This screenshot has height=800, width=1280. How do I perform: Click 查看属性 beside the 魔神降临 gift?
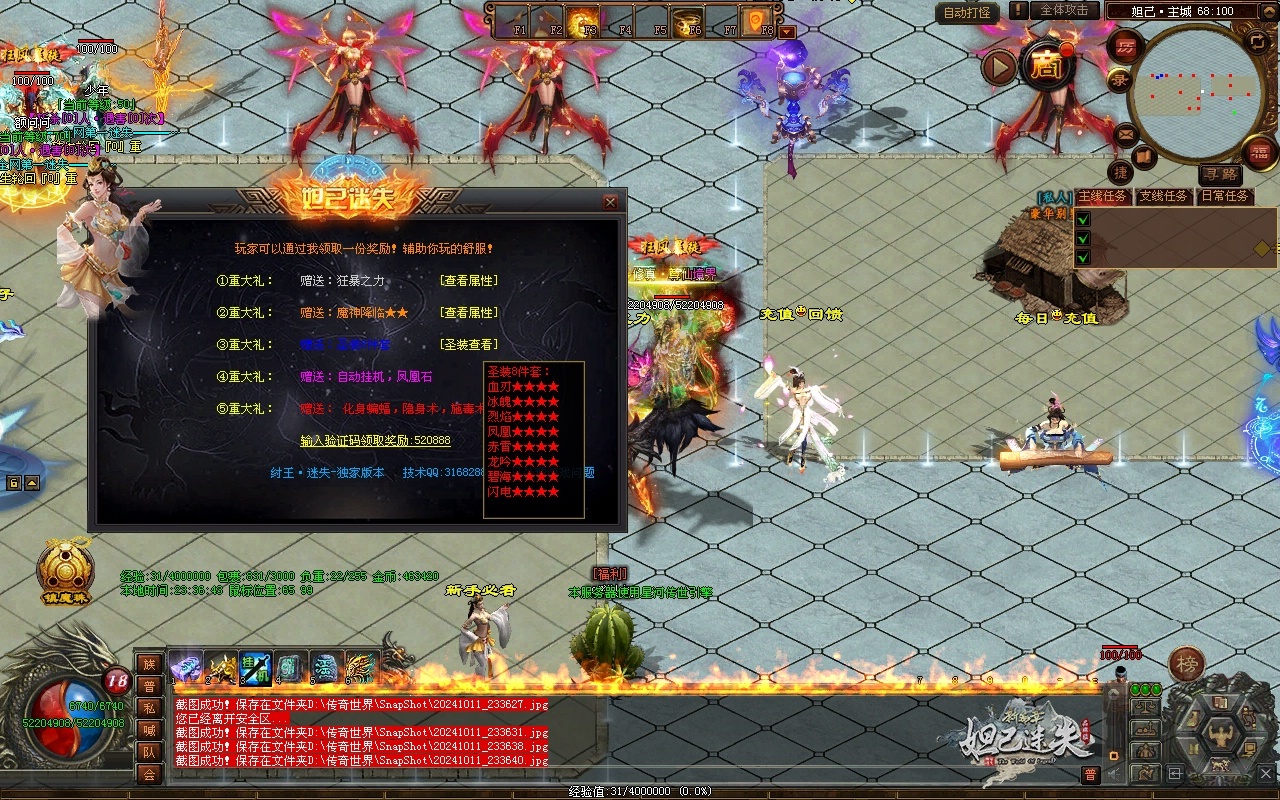tap(469, 313)
